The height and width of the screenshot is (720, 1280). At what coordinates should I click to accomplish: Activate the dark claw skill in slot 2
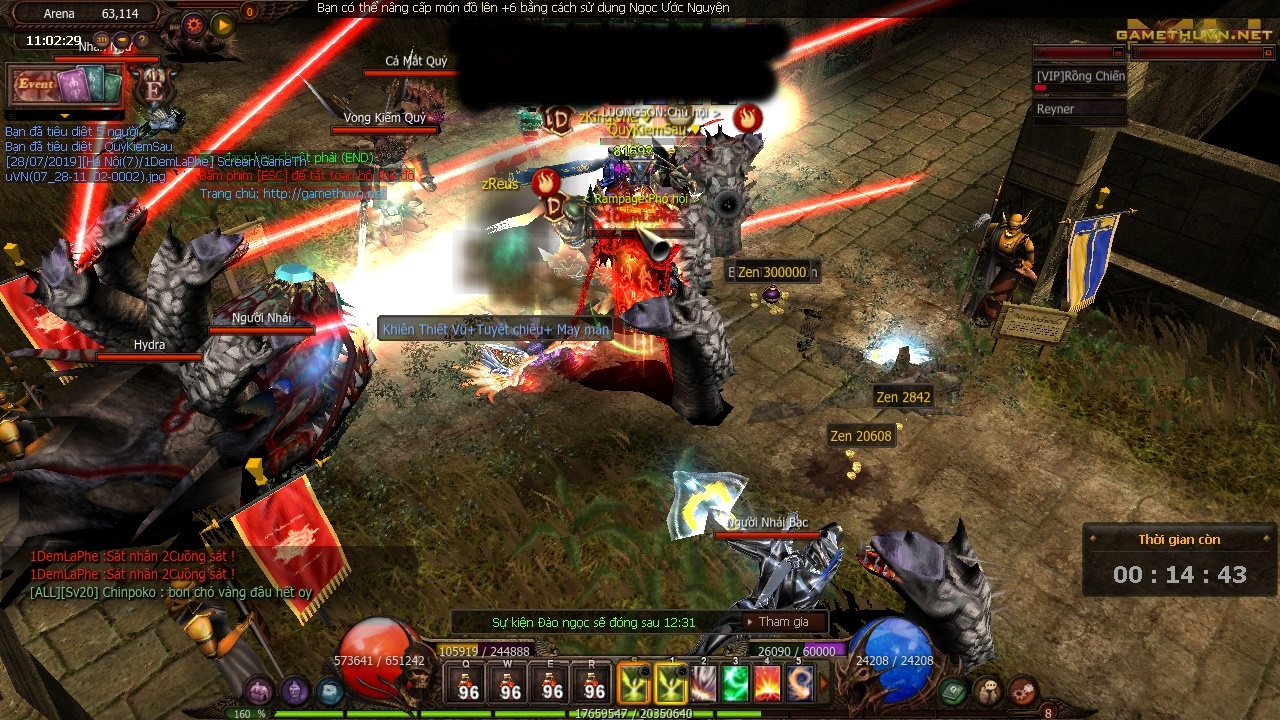703,684
